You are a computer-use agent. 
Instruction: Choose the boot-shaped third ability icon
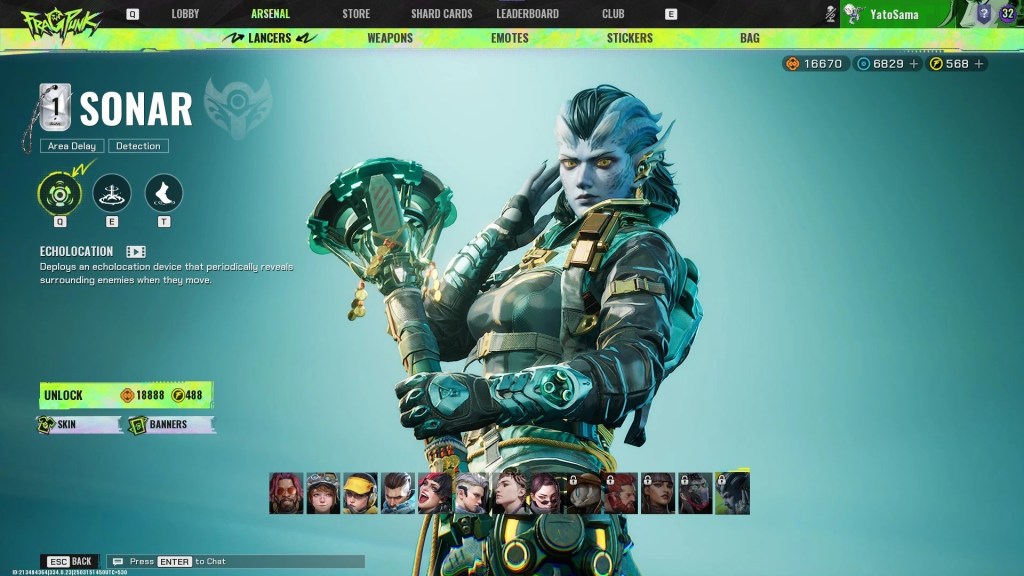164,192
